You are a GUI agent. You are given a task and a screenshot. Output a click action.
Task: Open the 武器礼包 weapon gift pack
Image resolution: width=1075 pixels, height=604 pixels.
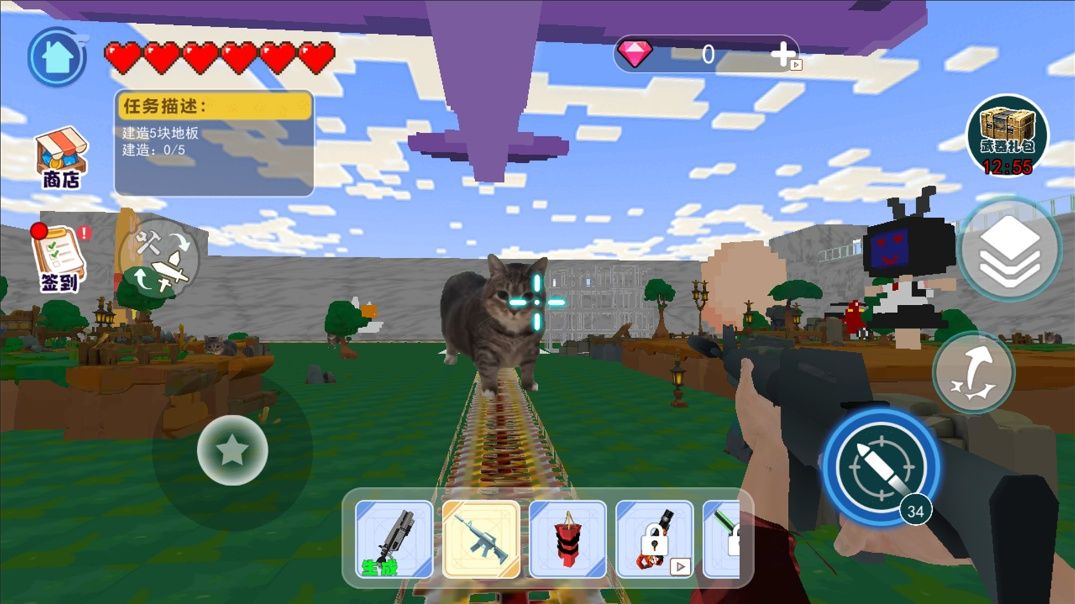click(1006, 135)
